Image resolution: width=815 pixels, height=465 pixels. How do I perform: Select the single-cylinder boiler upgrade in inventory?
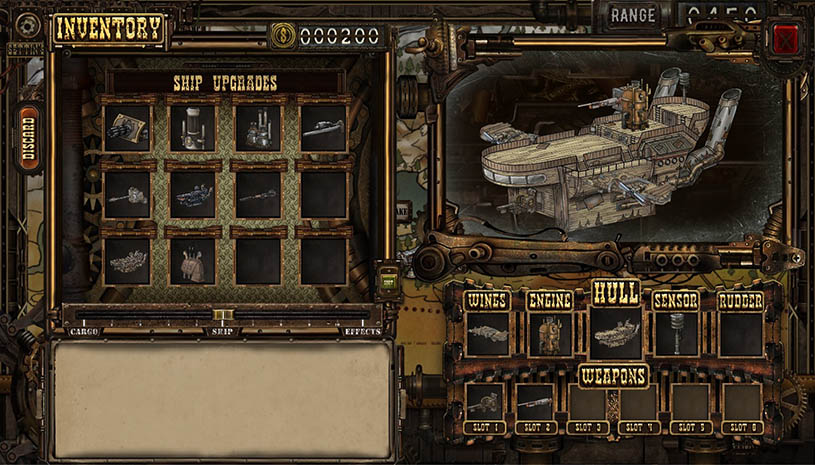[x=192, y=127]
